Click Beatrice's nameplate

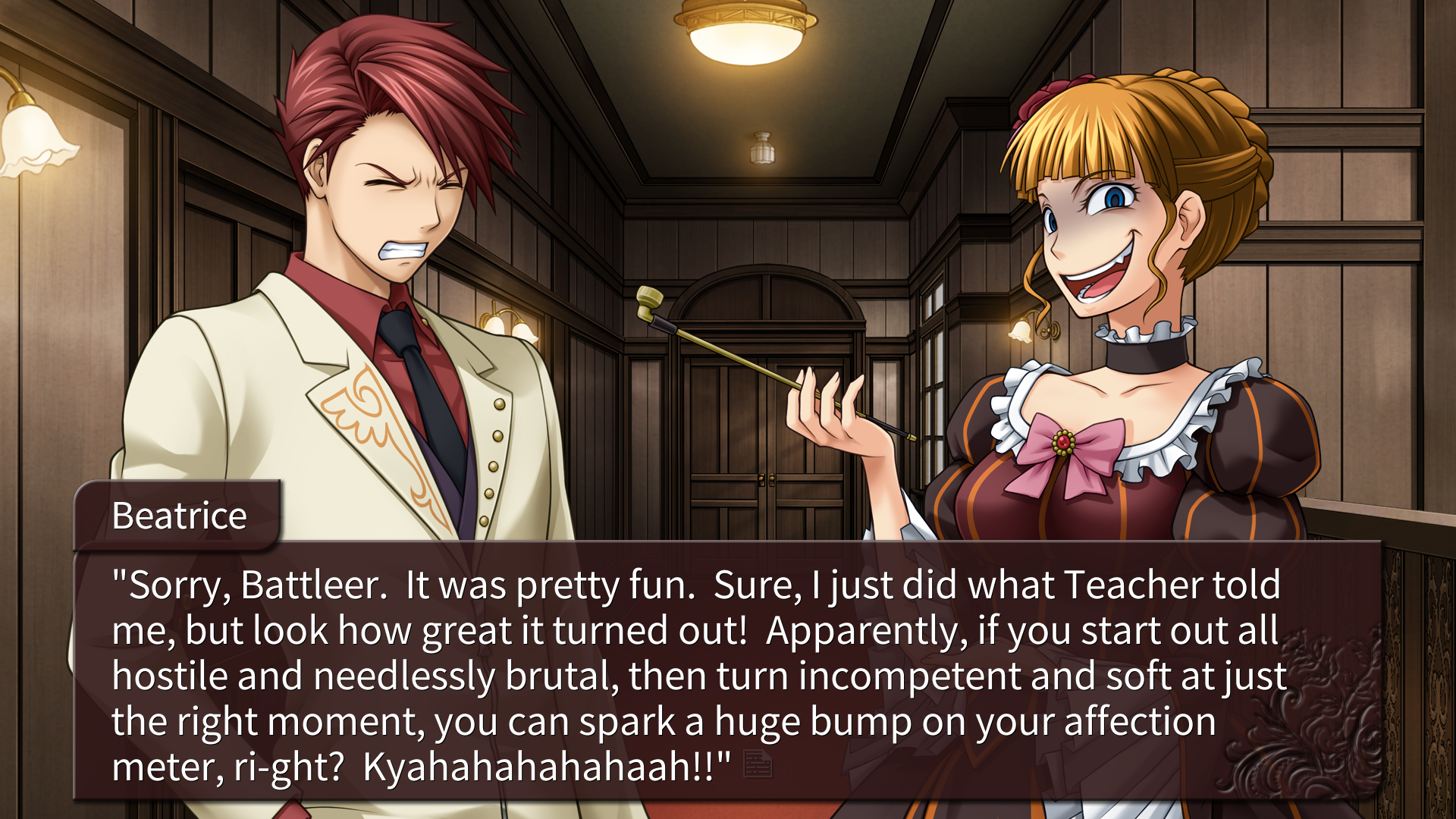[x=177, y=515]
